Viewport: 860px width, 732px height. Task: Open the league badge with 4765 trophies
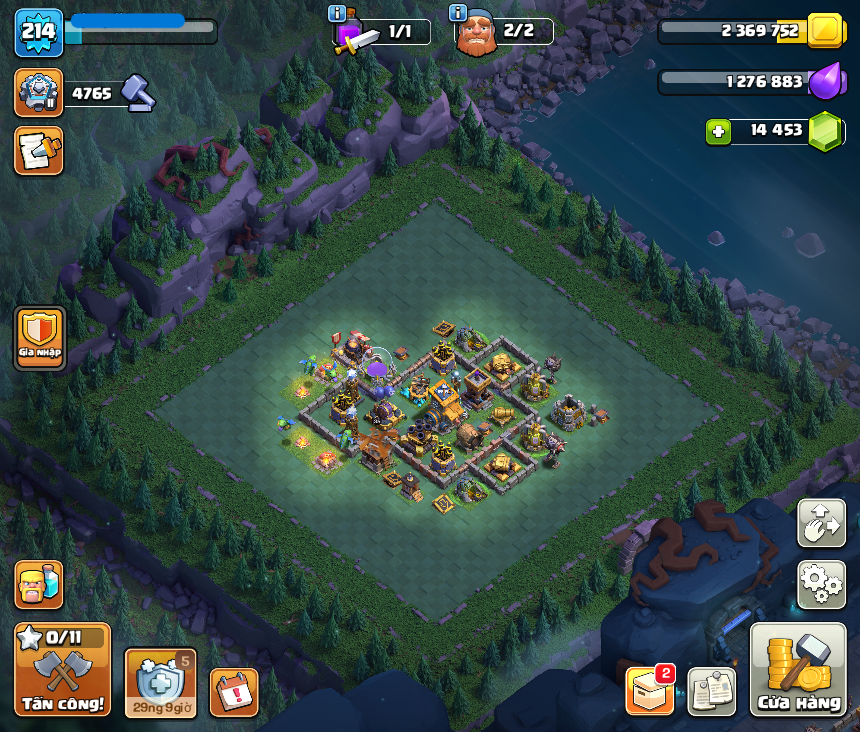pos(39,93)
